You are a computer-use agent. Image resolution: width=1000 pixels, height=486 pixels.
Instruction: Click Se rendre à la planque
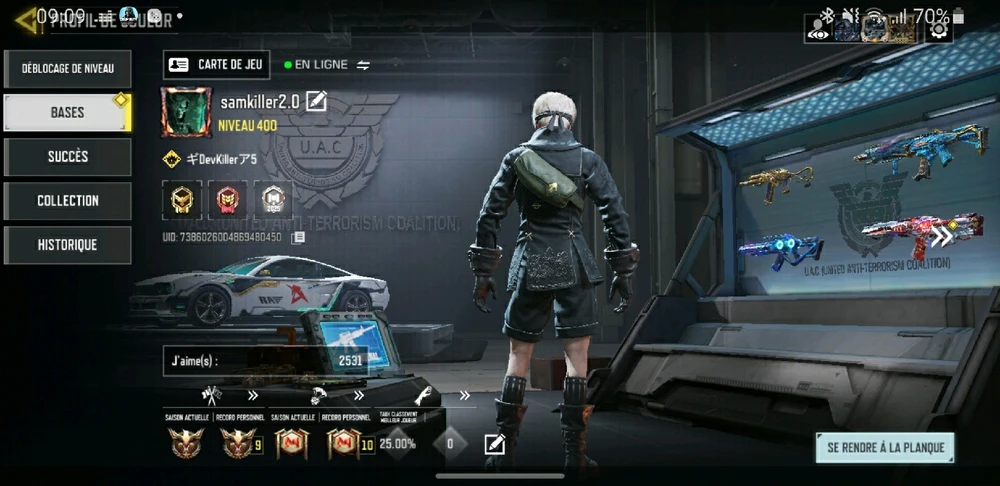884,447
